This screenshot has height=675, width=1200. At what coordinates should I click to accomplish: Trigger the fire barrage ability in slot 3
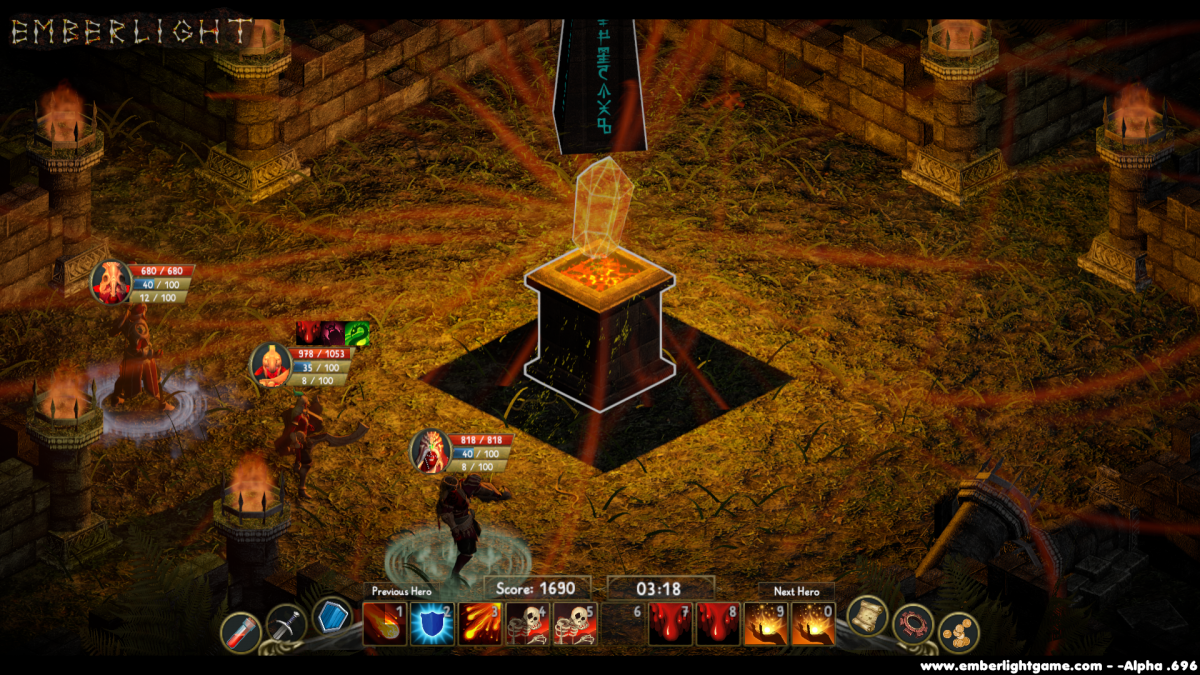coord(480,624)
